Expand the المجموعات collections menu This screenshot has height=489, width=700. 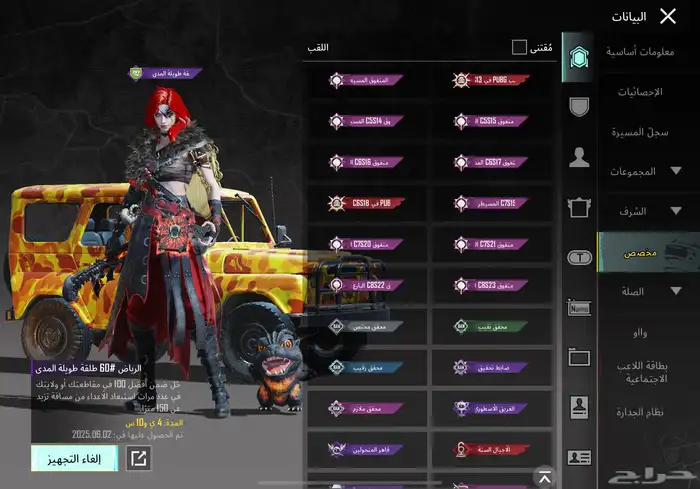pos(647,171)
